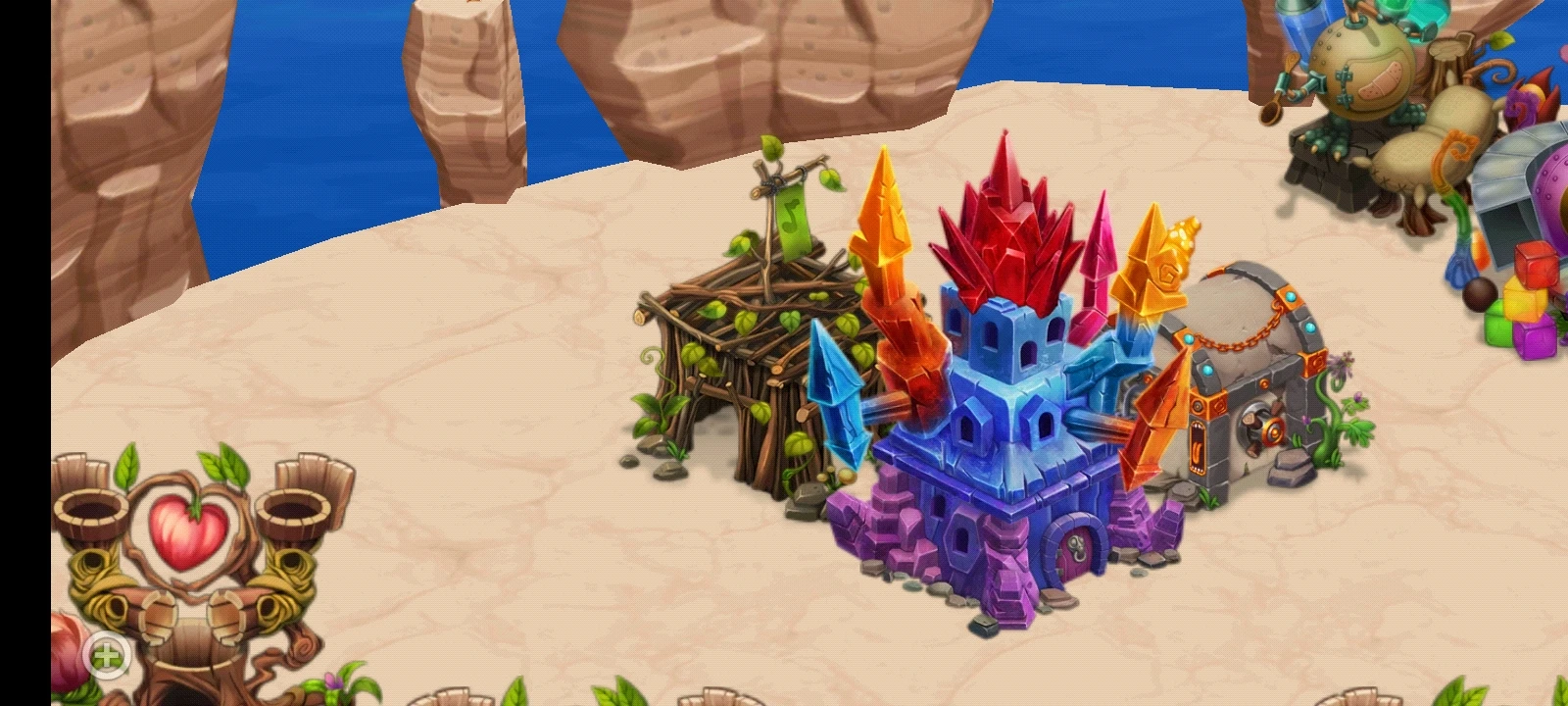Click the crystal Castle building
Image resolution: width=1568 pixels, height=706 pixels.
tap(1000, 412)
